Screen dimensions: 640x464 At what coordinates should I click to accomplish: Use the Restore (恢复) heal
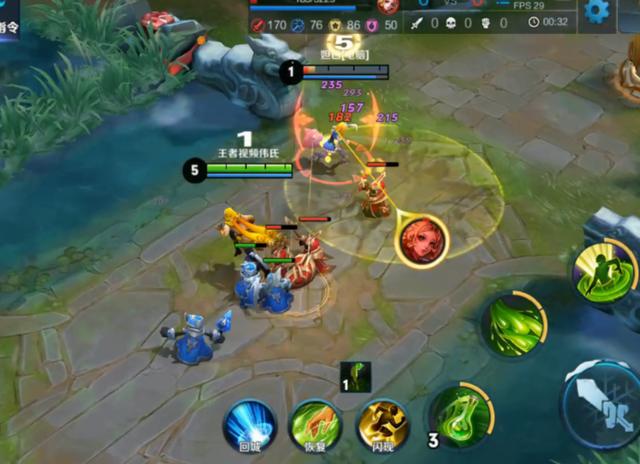click(x=315, y=424)
